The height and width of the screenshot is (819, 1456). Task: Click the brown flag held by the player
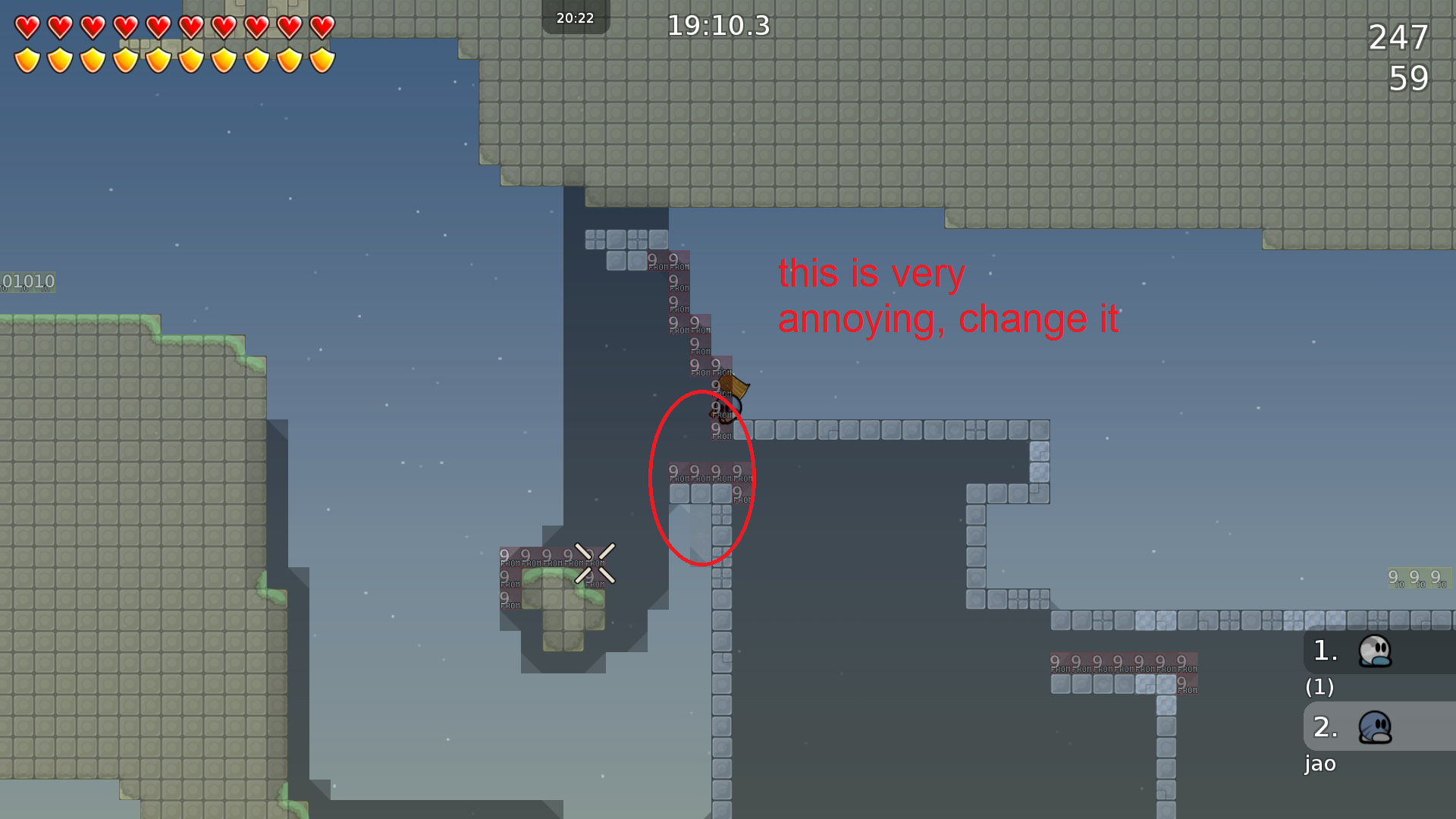click(734, 387)
